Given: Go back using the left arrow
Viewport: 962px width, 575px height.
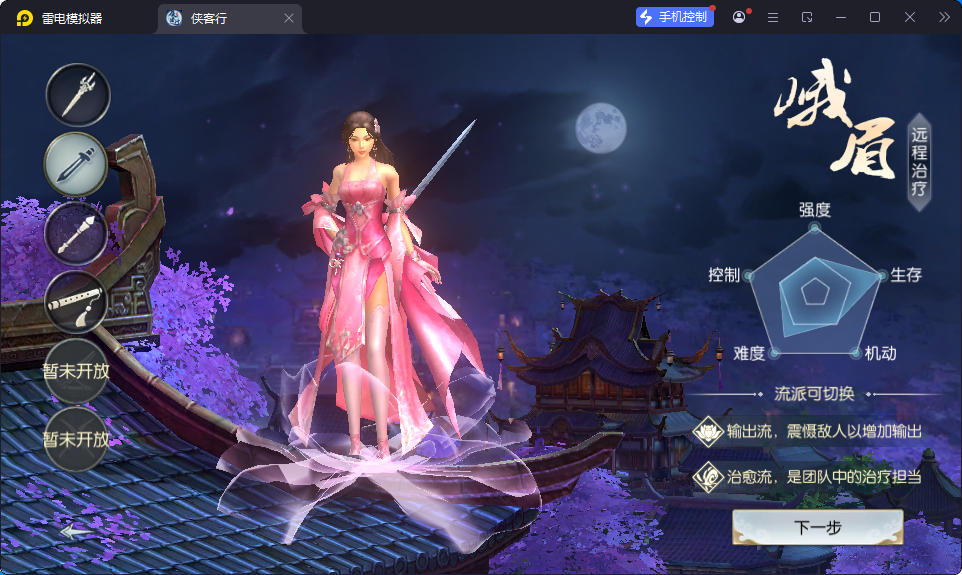Looking at the screenshot, I should [75, 532].
